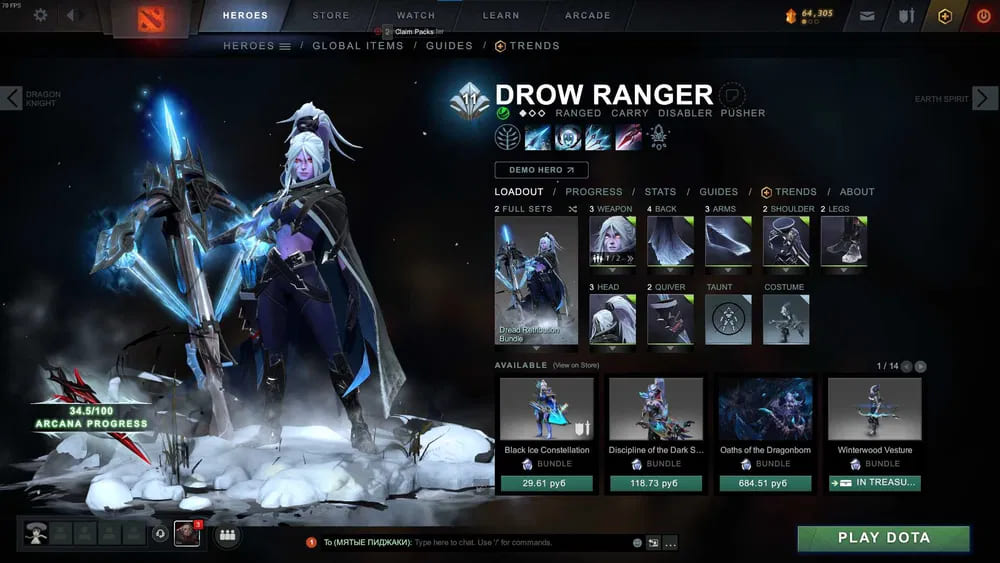The height and width of the screenshot is (563, 1000).
Task: Select the Dread Retribution Bundle full set
Action: click(x=536, y=280)
